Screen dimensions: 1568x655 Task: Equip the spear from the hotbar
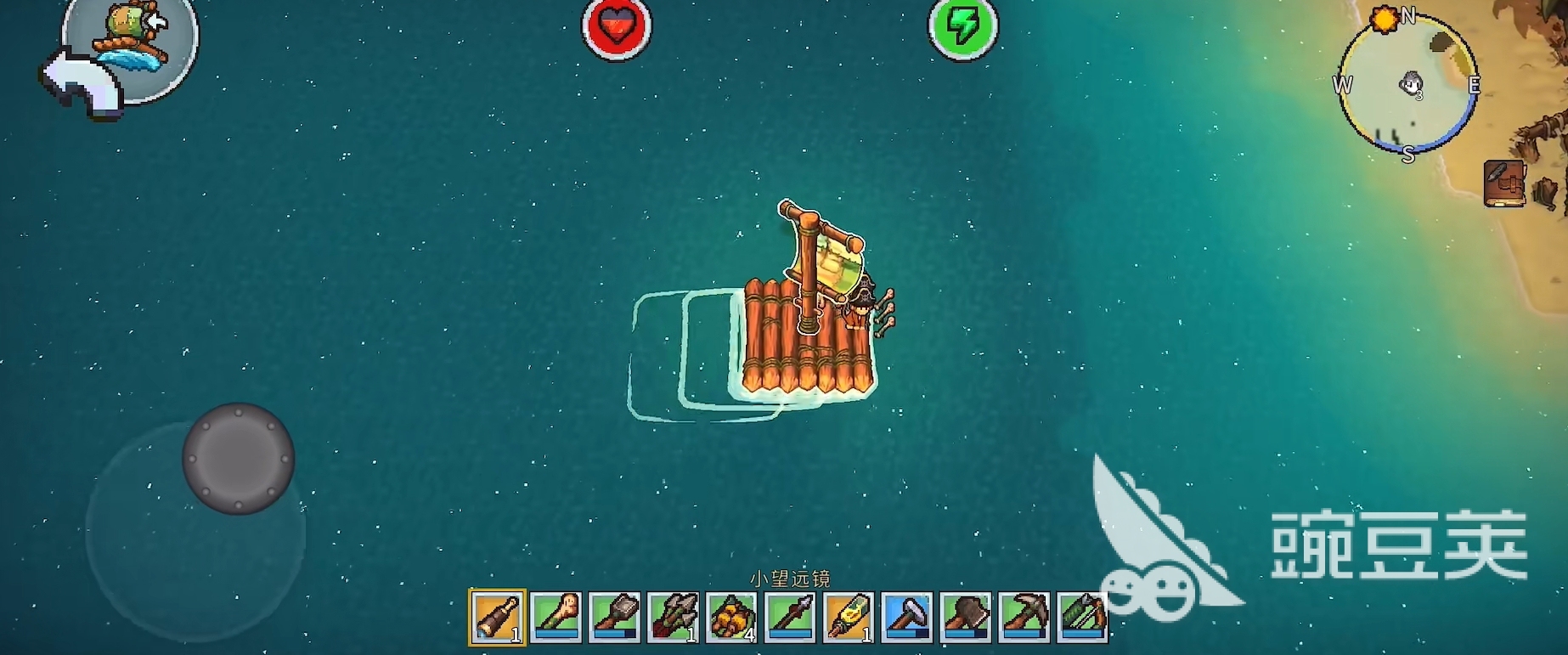point(790,617)
